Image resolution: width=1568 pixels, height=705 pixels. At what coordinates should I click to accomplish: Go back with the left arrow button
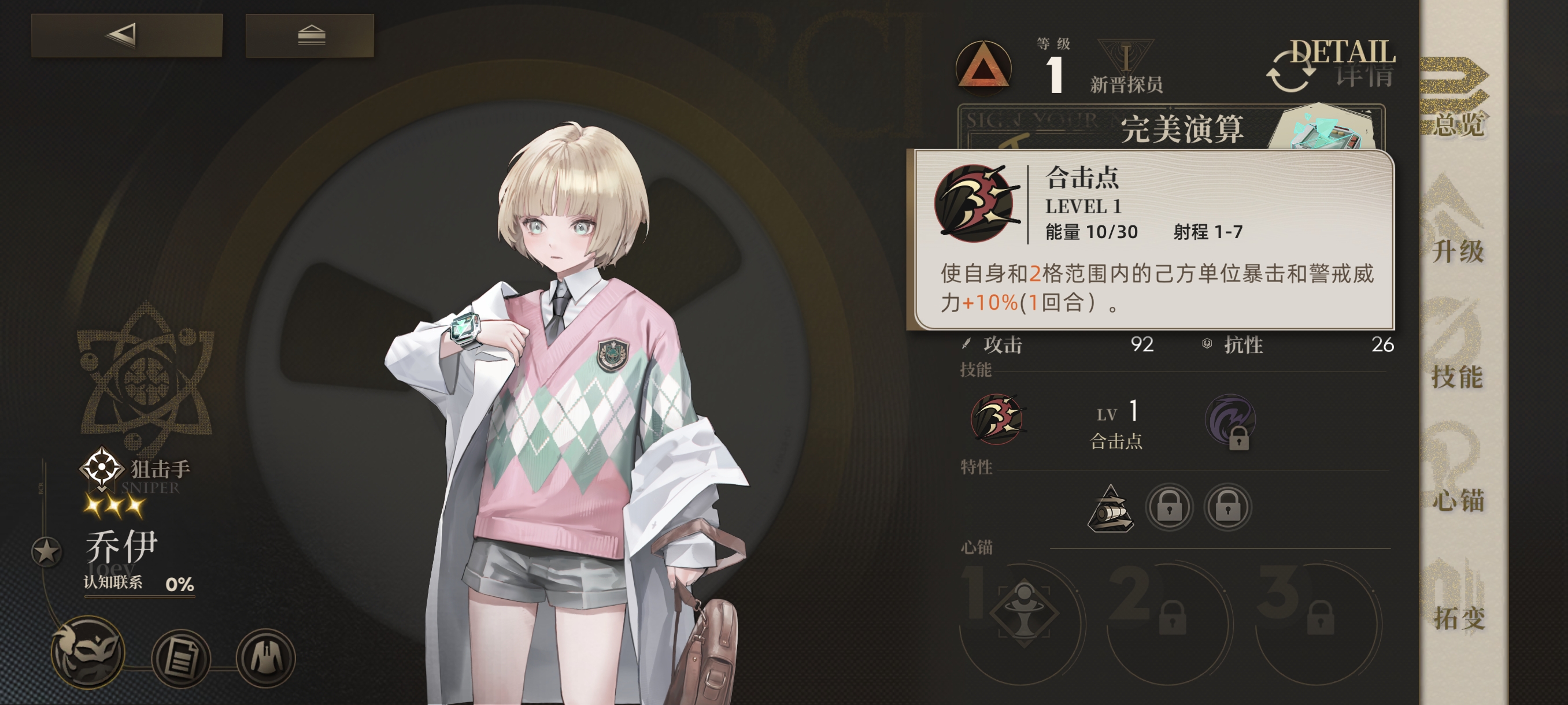(x=127, y=35)
